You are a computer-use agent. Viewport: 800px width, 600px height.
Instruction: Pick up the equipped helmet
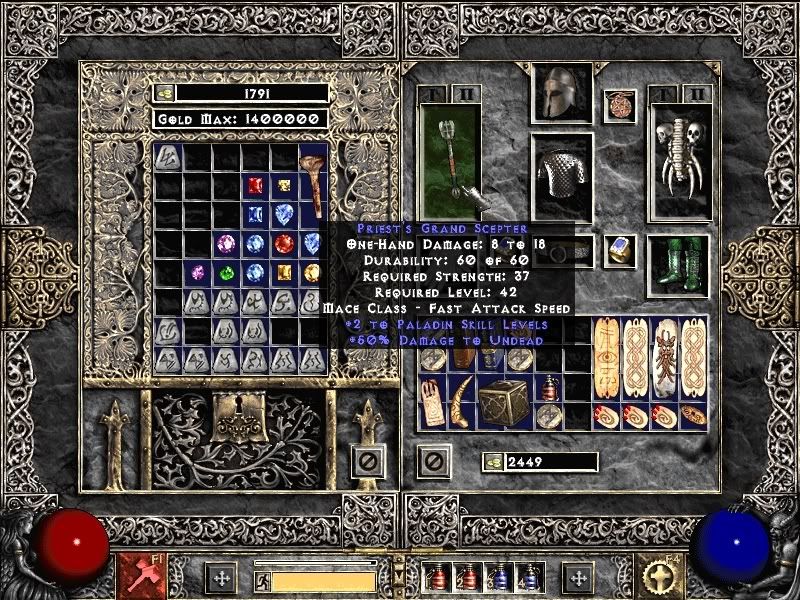[x=560, y=95]
